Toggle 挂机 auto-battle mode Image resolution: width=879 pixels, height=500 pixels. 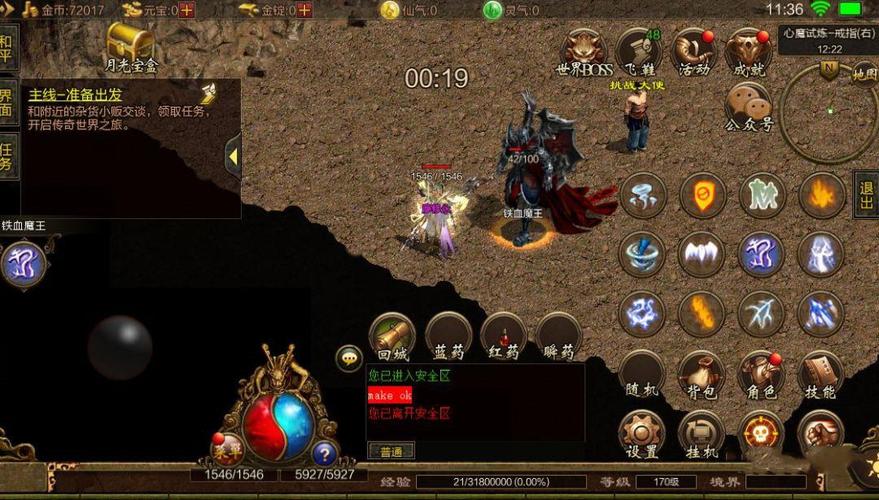[701, 432]
